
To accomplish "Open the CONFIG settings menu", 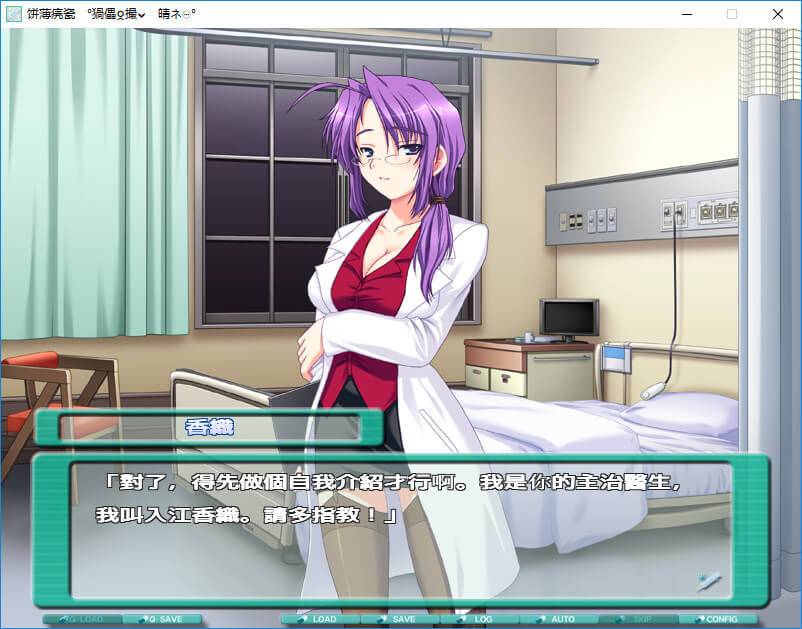I will 717,620.
